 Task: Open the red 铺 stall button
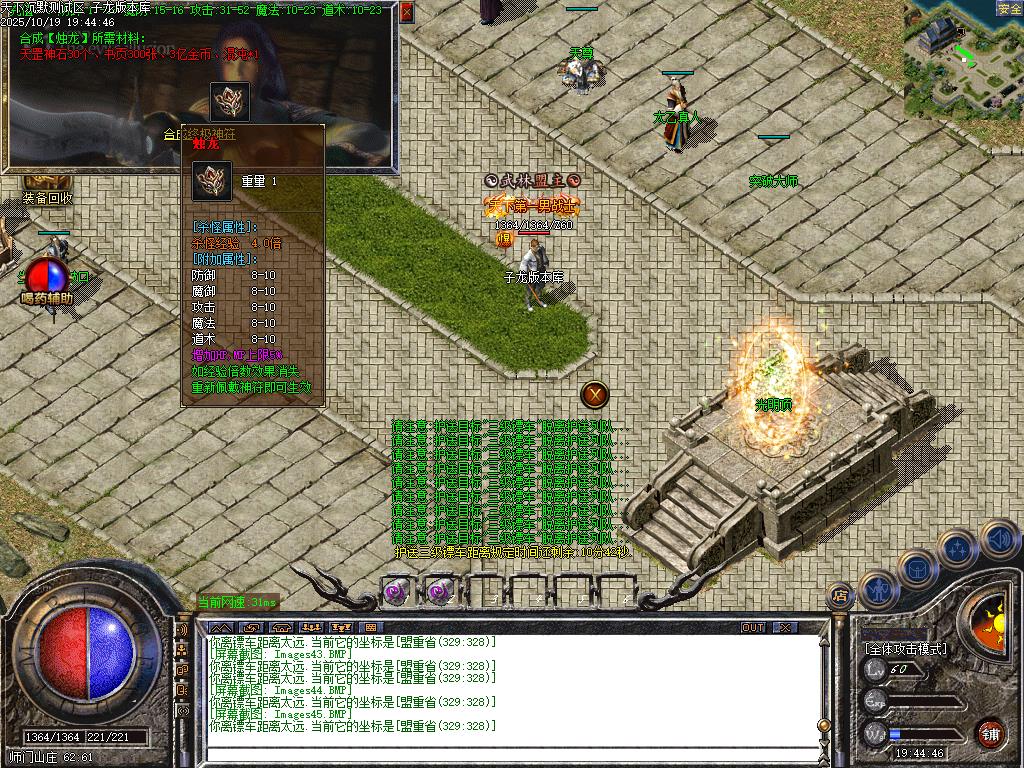(990, 732)
